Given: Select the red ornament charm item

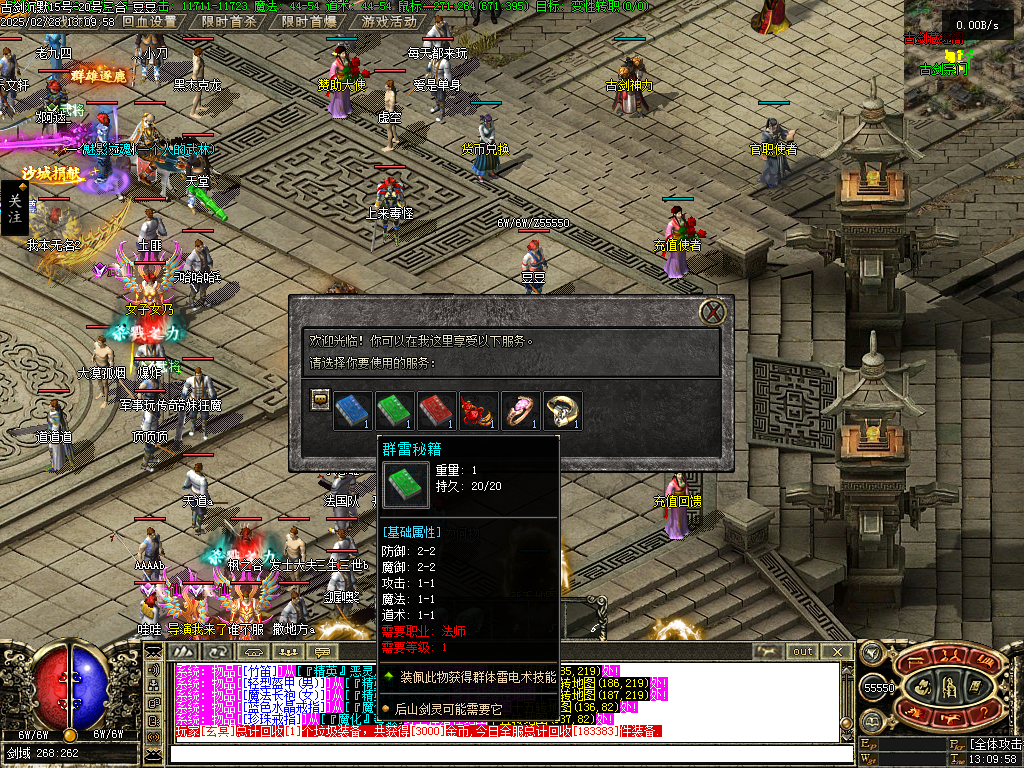Looking at the screenshot, I should pyautogui.click(x=478, y=410).
